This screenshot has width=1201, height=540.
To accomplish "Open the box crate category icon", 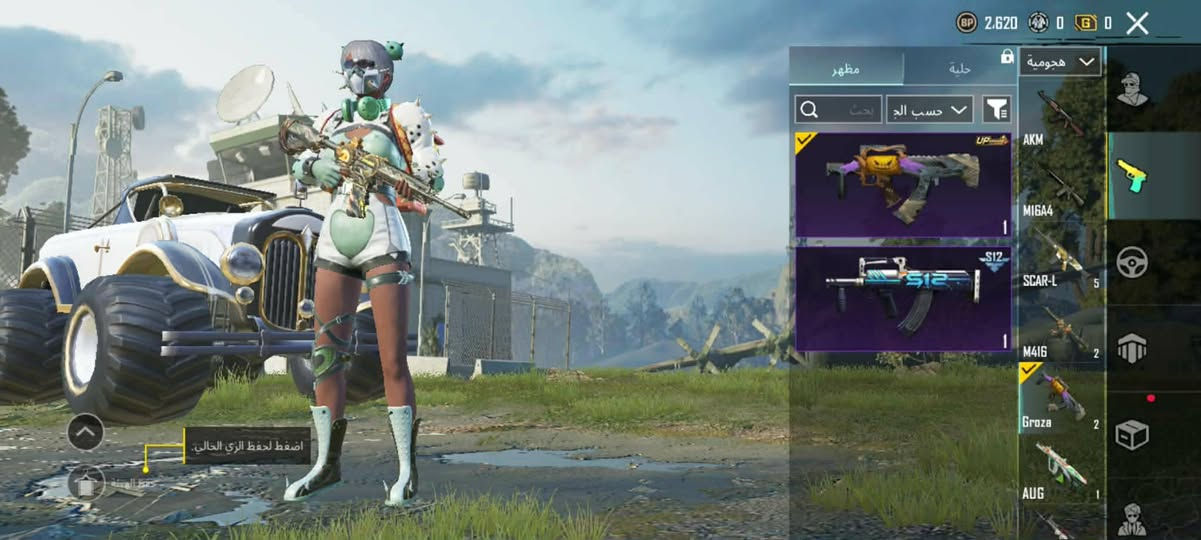I will (1133, 435).
